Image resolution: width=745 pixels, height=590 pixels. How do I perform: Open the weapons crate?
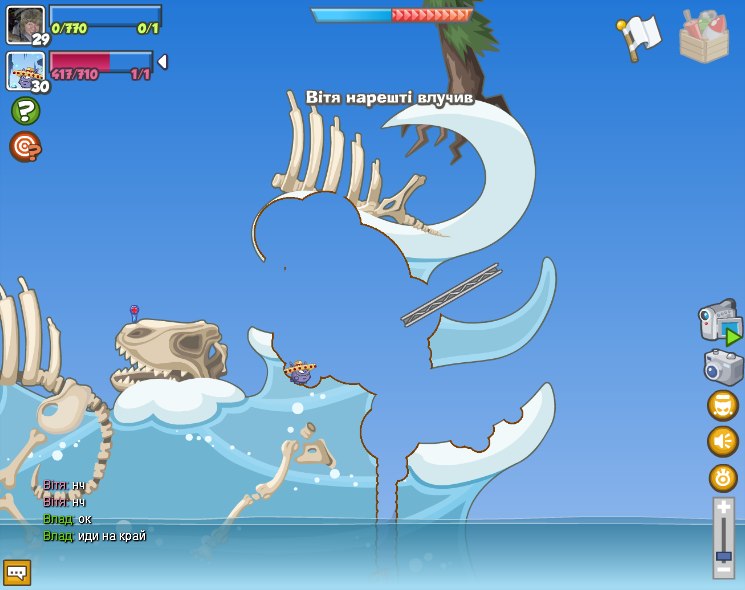(x=704, y=37)
